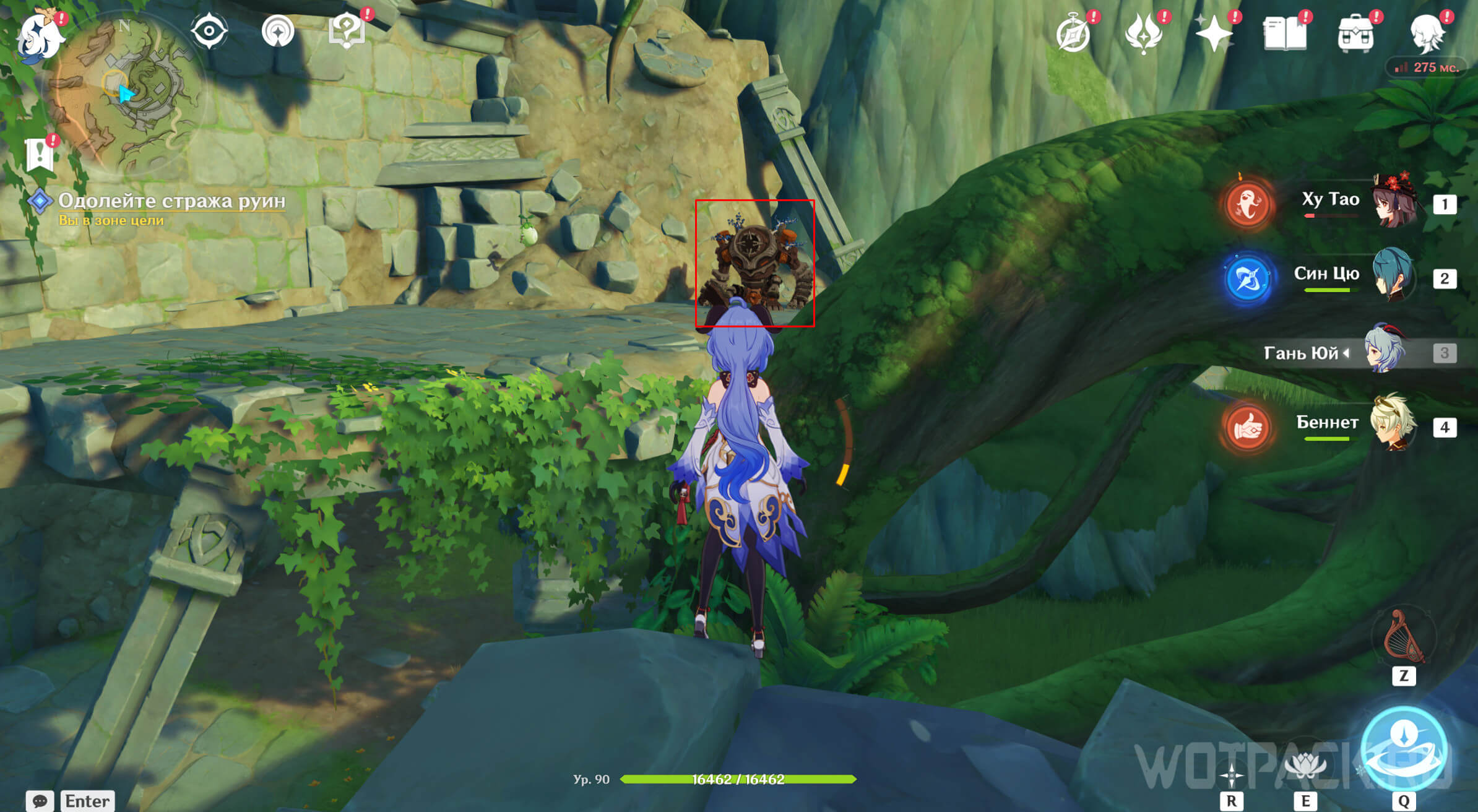Open the chat speech bubble

(x=40, y=801)
